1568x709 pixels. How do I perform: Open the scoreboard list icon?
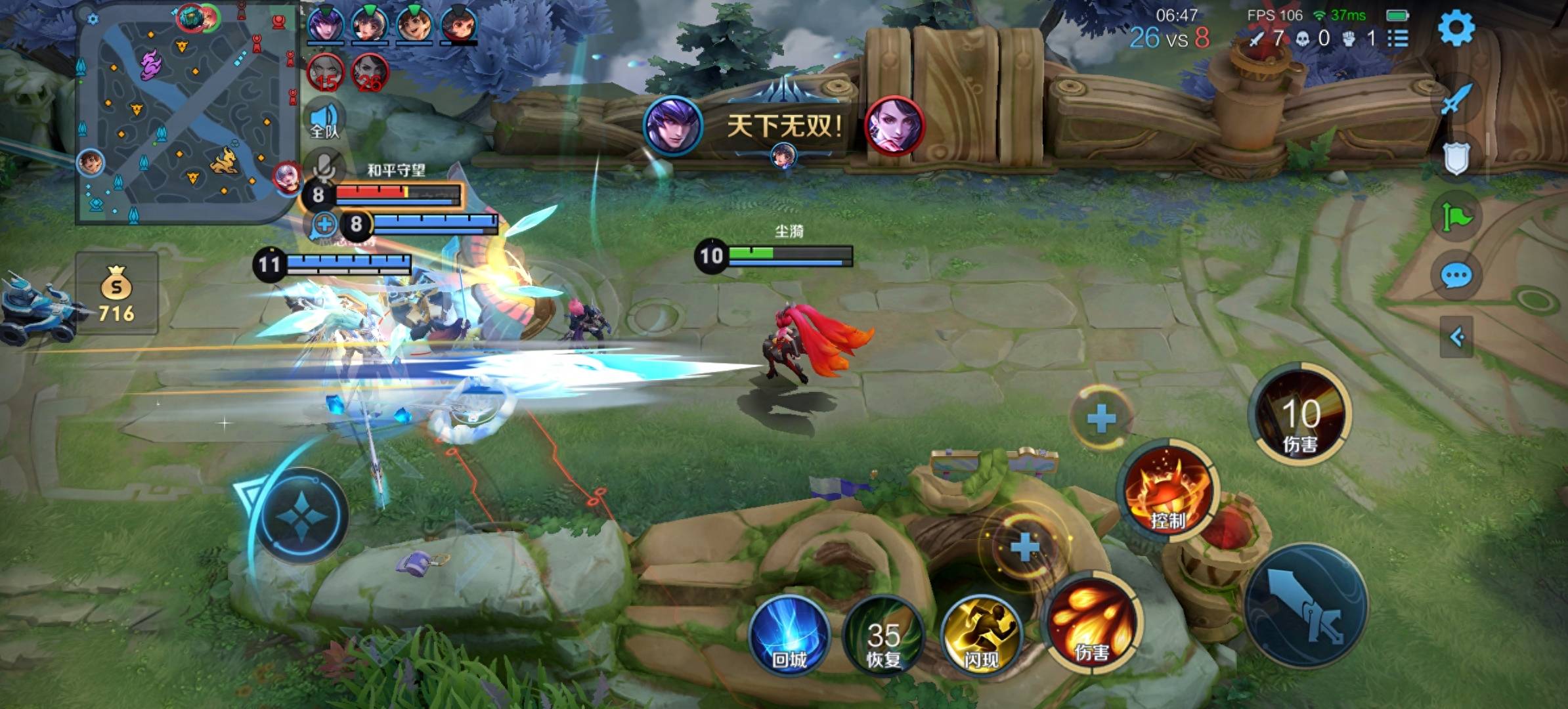click(x=1398, y=39)
